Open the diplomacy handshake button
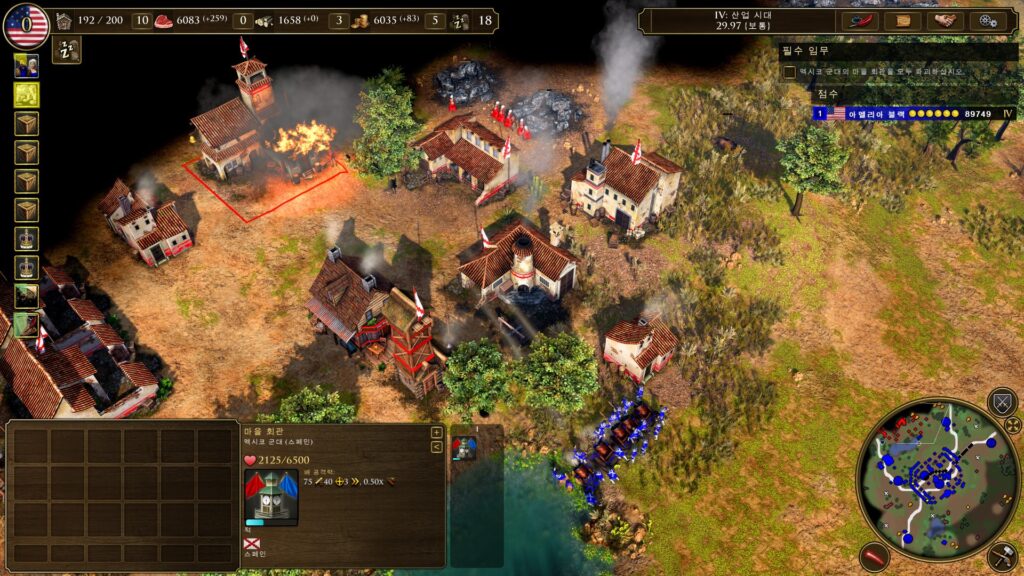This screenshot has height=576, width=1024. coord(945,20)
